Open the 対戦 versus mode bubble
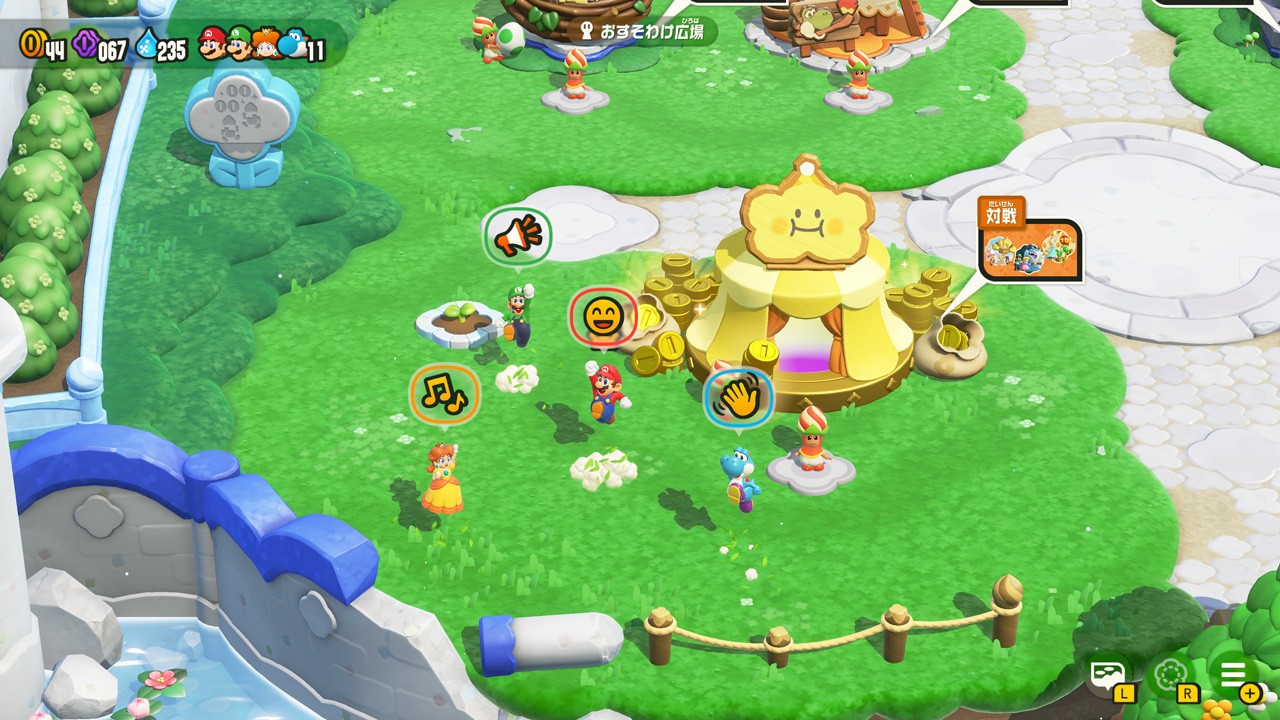The height and width of the screenshot is (720, 1280). [1031, 246]
